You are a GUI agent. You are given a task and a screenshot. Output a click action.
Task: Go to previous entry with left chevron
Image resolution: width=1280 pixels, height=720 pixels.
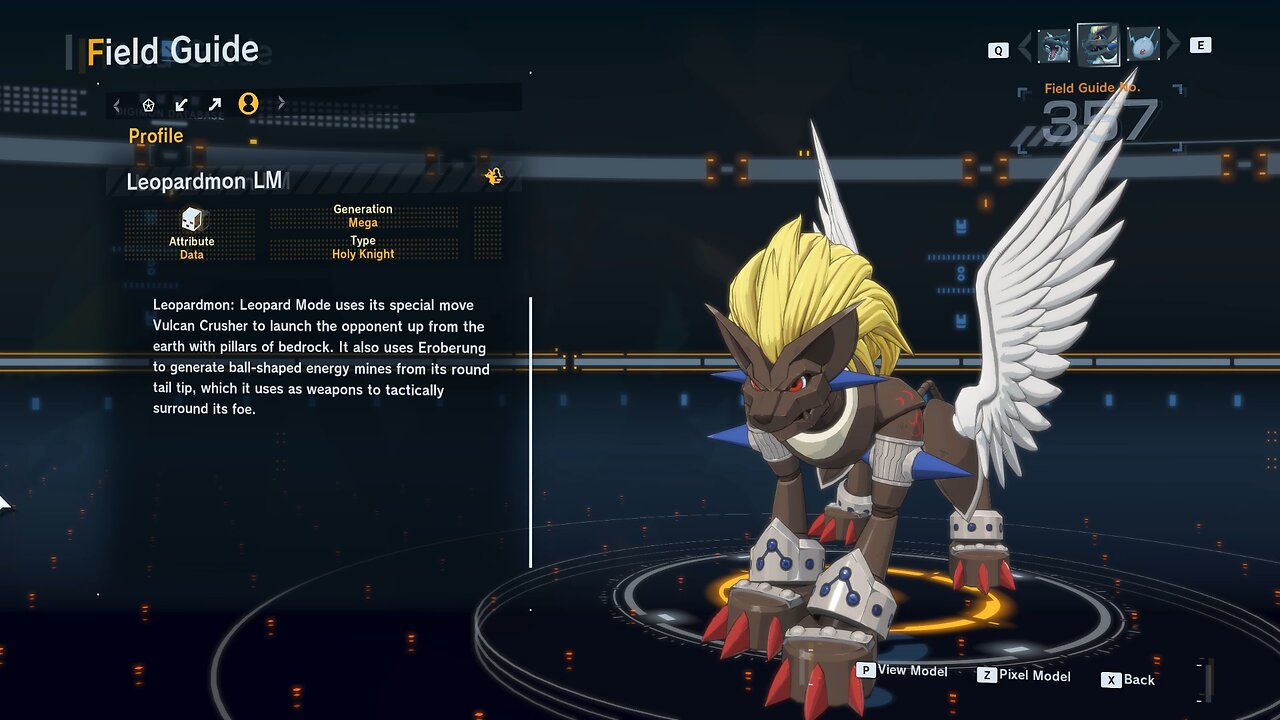(x=1024, y=47)
